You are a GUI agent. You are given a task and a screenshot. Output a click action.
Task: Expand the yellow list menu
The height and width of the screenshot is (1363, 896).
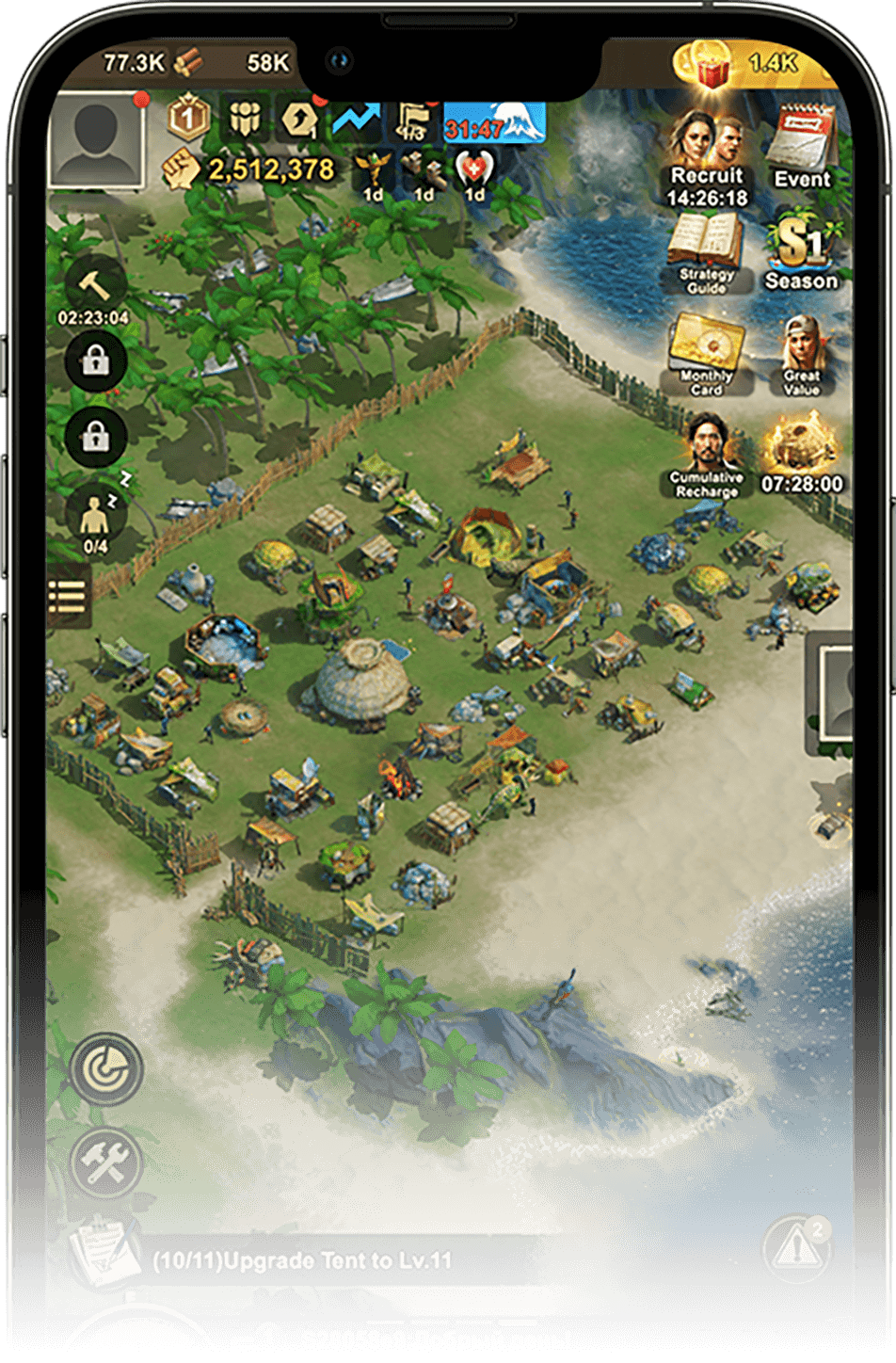[68, 595]
